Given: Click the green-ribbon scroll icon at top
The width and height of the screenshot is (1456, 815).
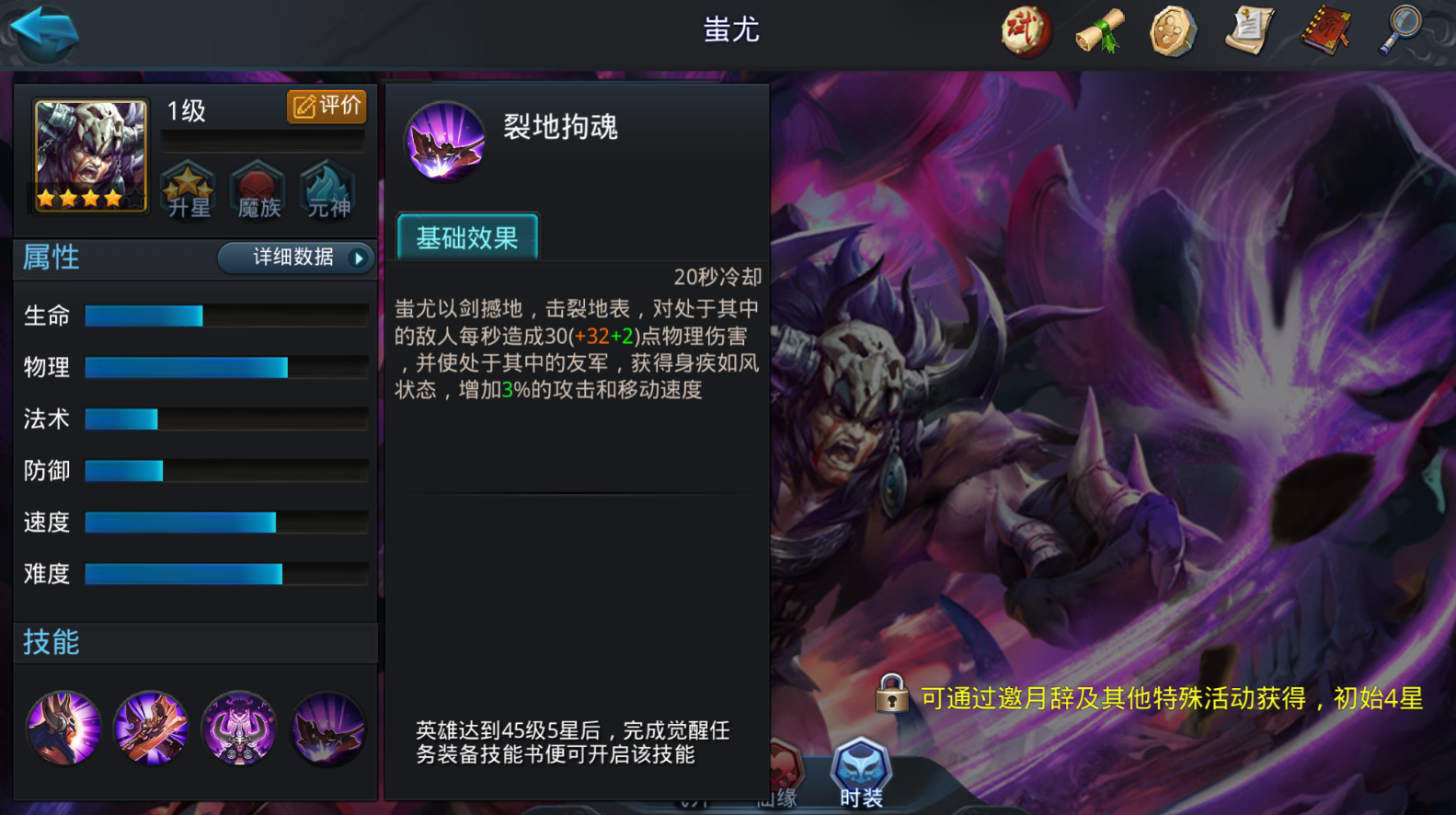Looking at the screenshot, I should pos(1100,30).
